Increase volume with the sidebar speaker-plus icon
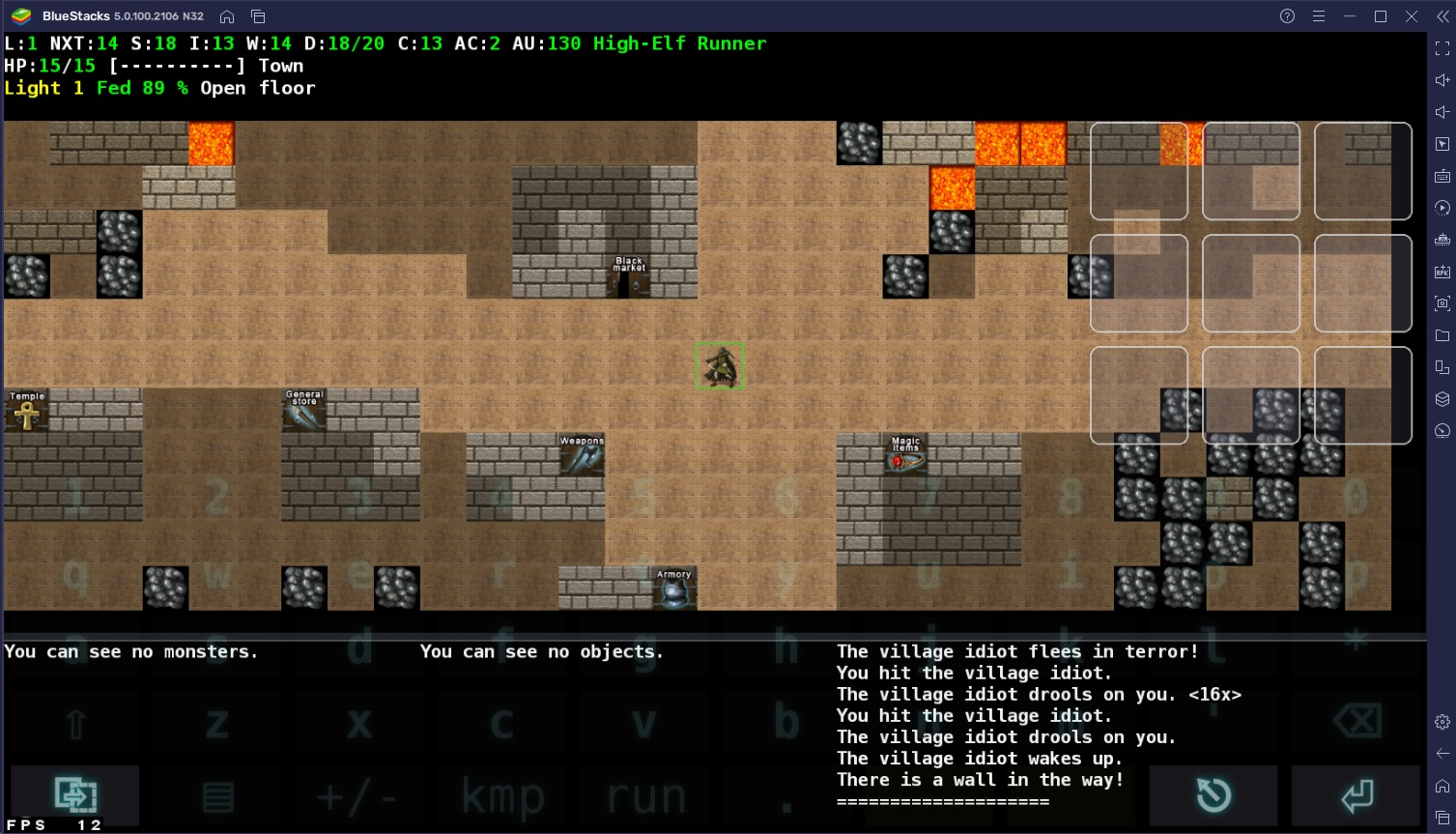Viewport: 1456px width, 834px height. tap(1441, 79)
